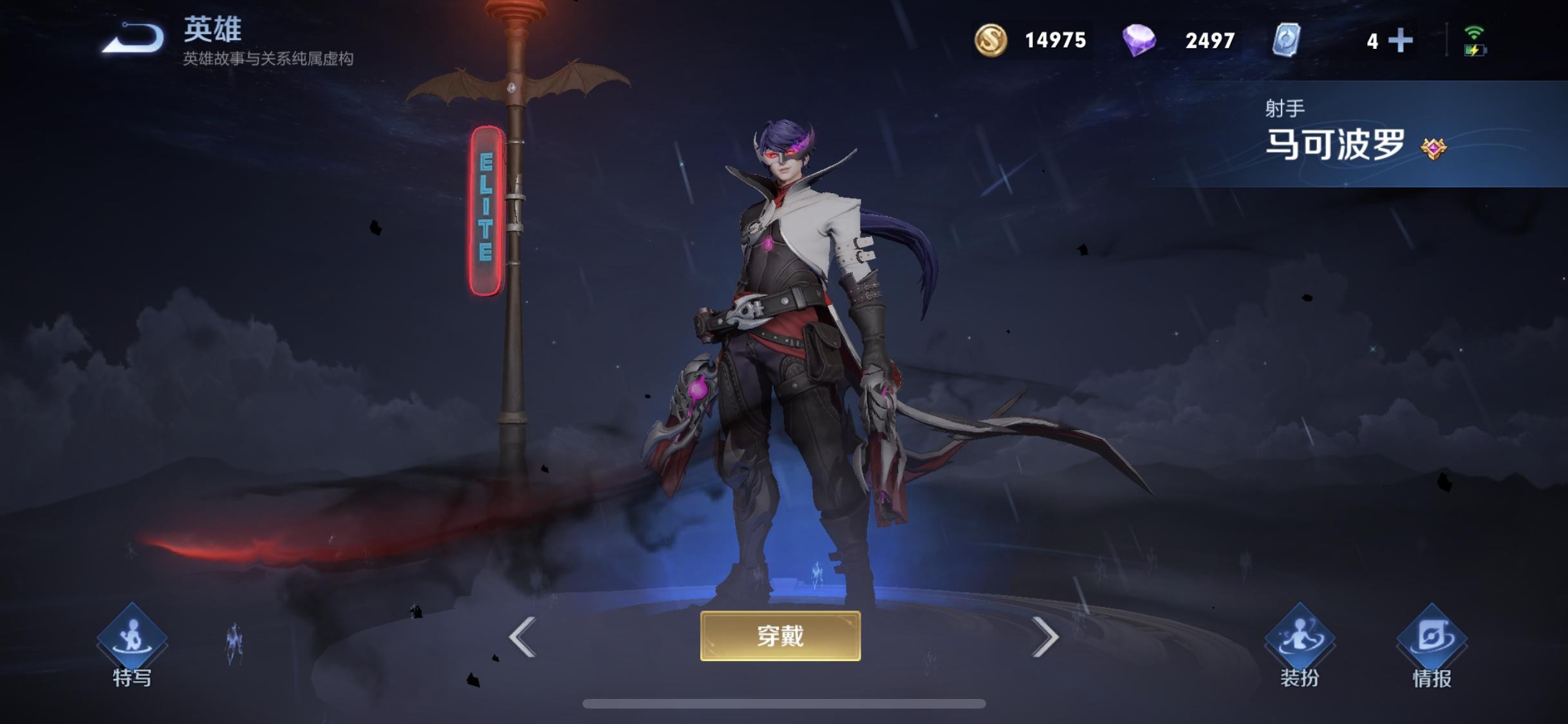Add more vouchers with the plus button
The width and height of the screenshot is (1568, 724).
coord(1401,41)
